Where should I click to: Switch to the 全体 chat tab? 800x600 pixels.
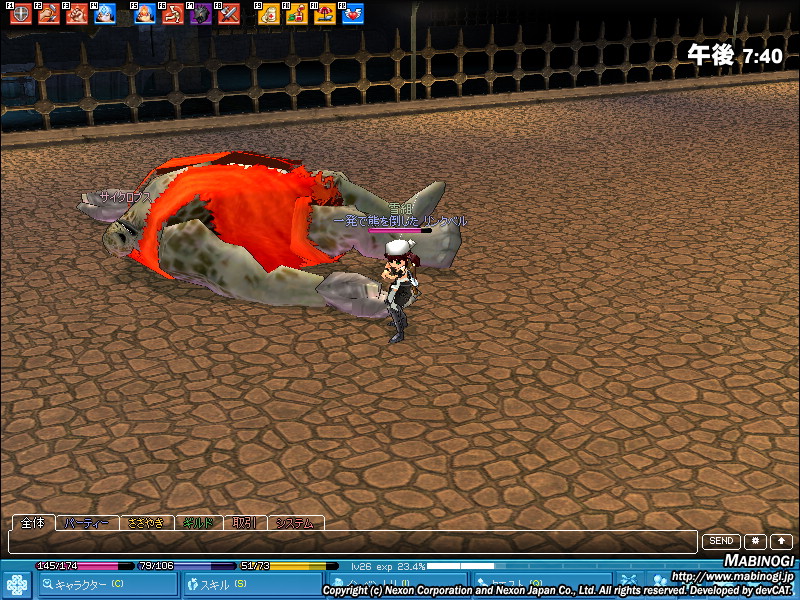coord(32,523)
